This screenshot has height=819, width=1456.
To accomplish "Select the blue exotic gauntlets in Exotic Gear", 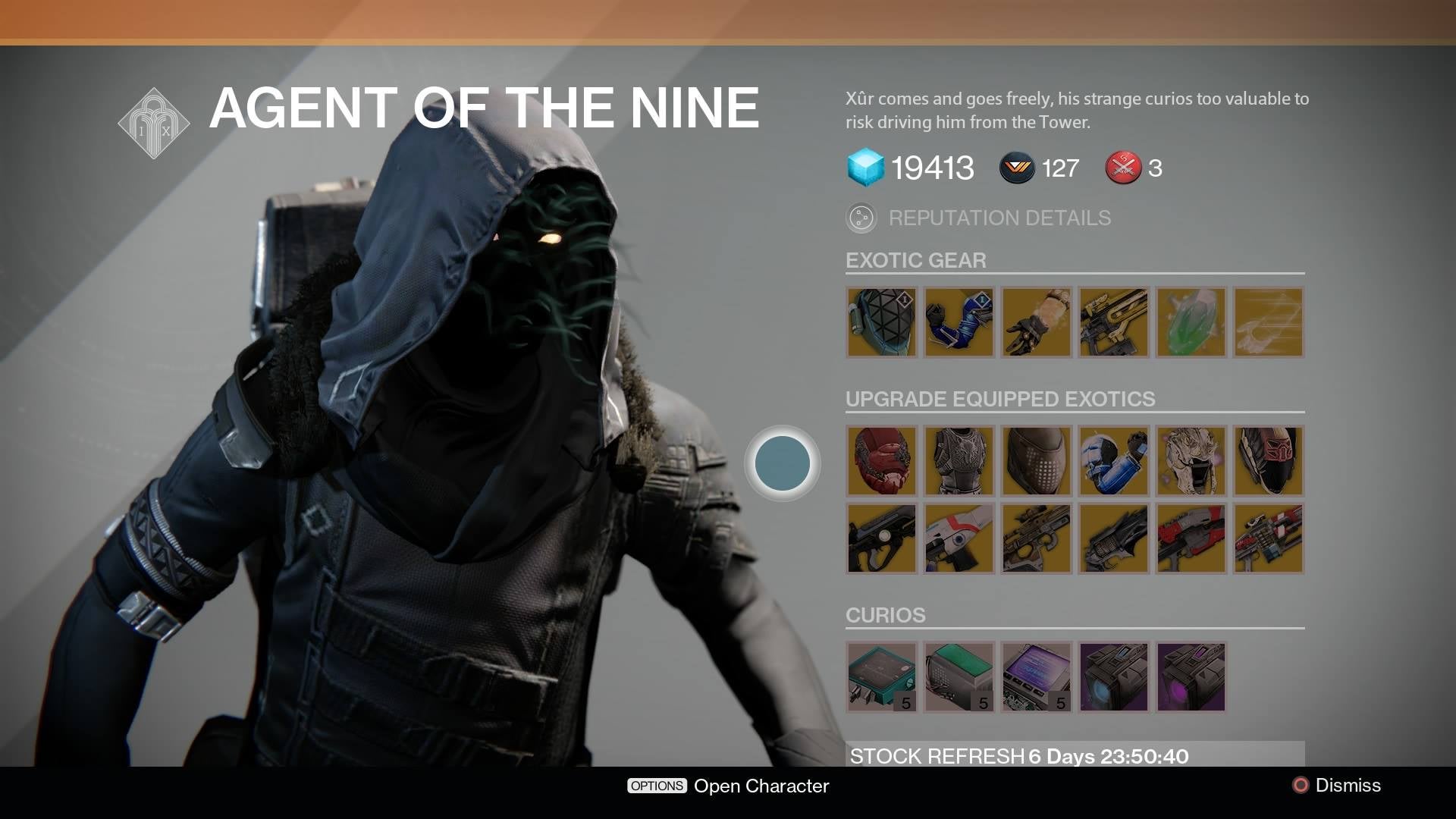I will (x=959, y=322).
